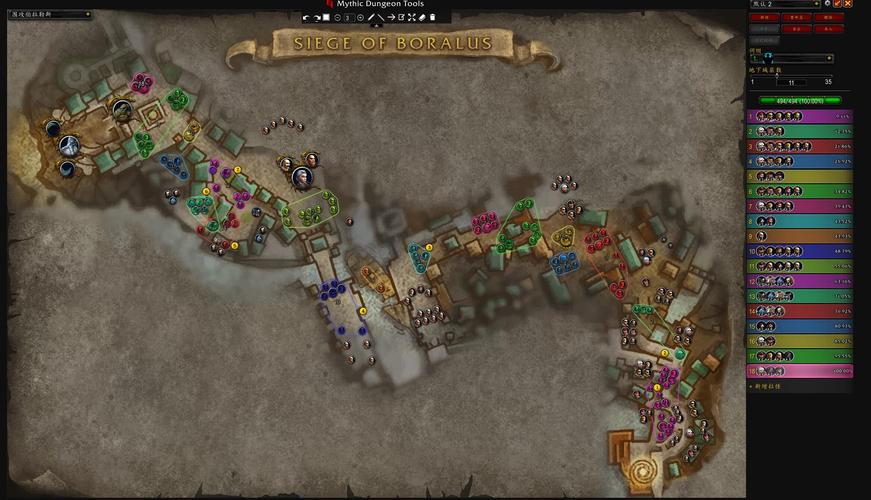Select the note edit tool icon
This screenshot has width=871, height=500.
pyautogui.click(x=402, y=18)
